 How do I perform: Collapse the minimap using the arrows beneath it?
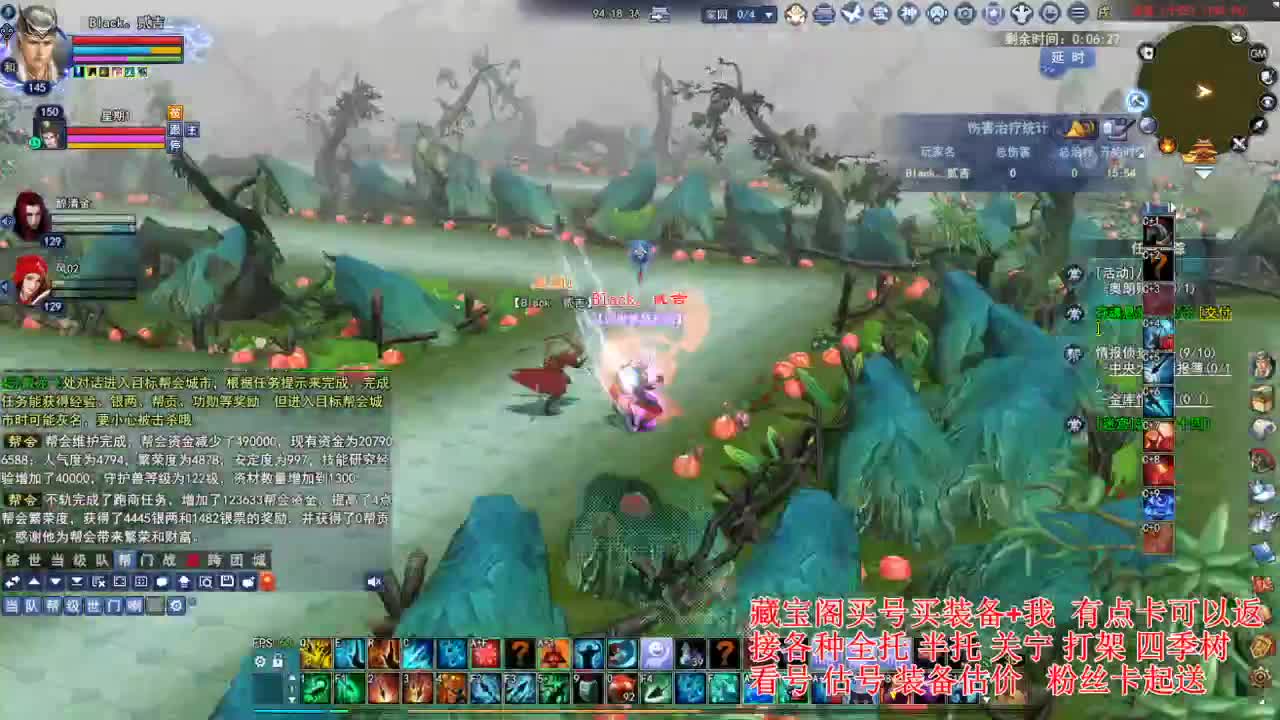click(1204, 173)
